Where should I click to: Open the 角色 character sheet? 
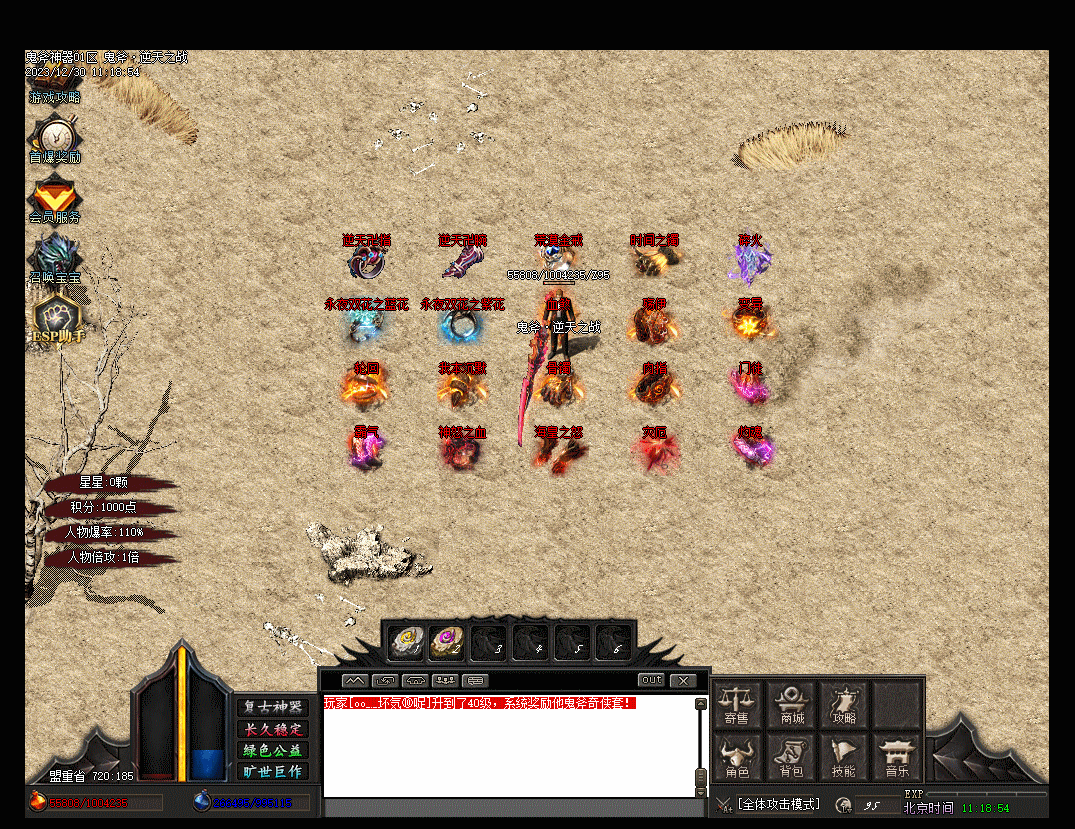coord(737,757)
